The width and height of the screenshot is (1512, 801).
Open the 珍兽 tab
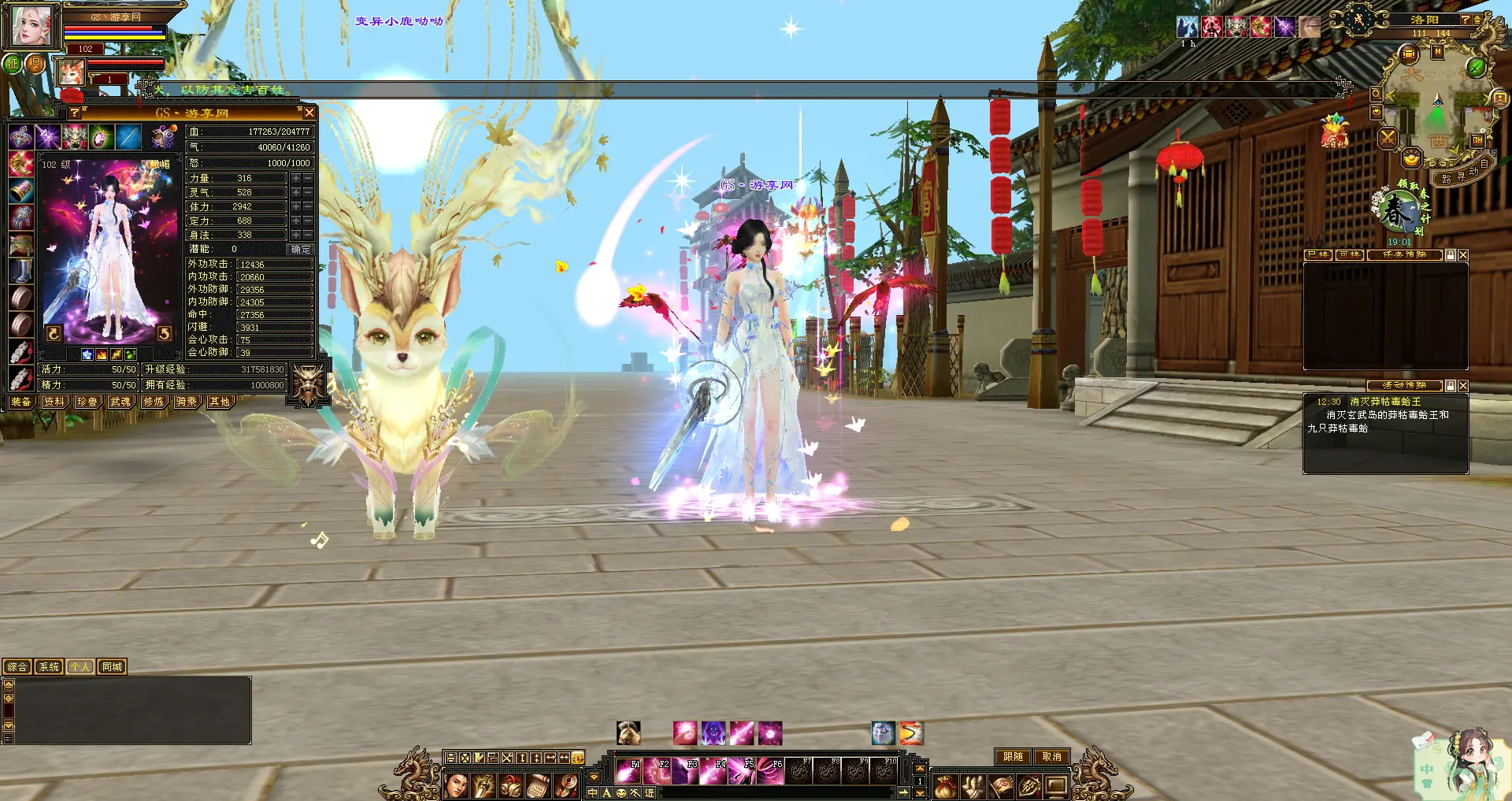[87, 402]
